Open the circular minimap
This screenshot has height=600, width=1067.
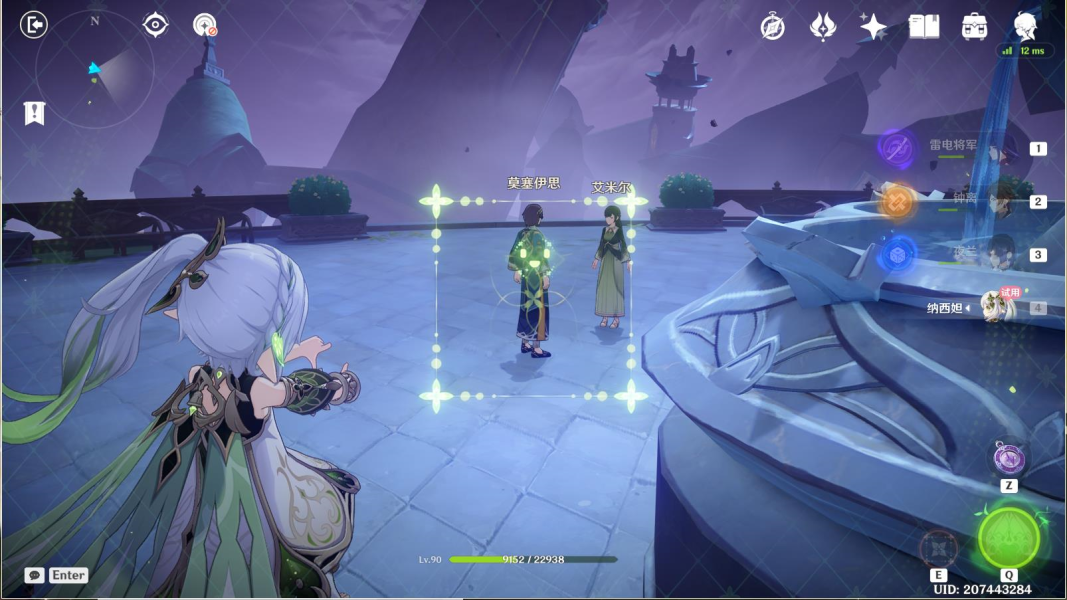click(95, 70)
